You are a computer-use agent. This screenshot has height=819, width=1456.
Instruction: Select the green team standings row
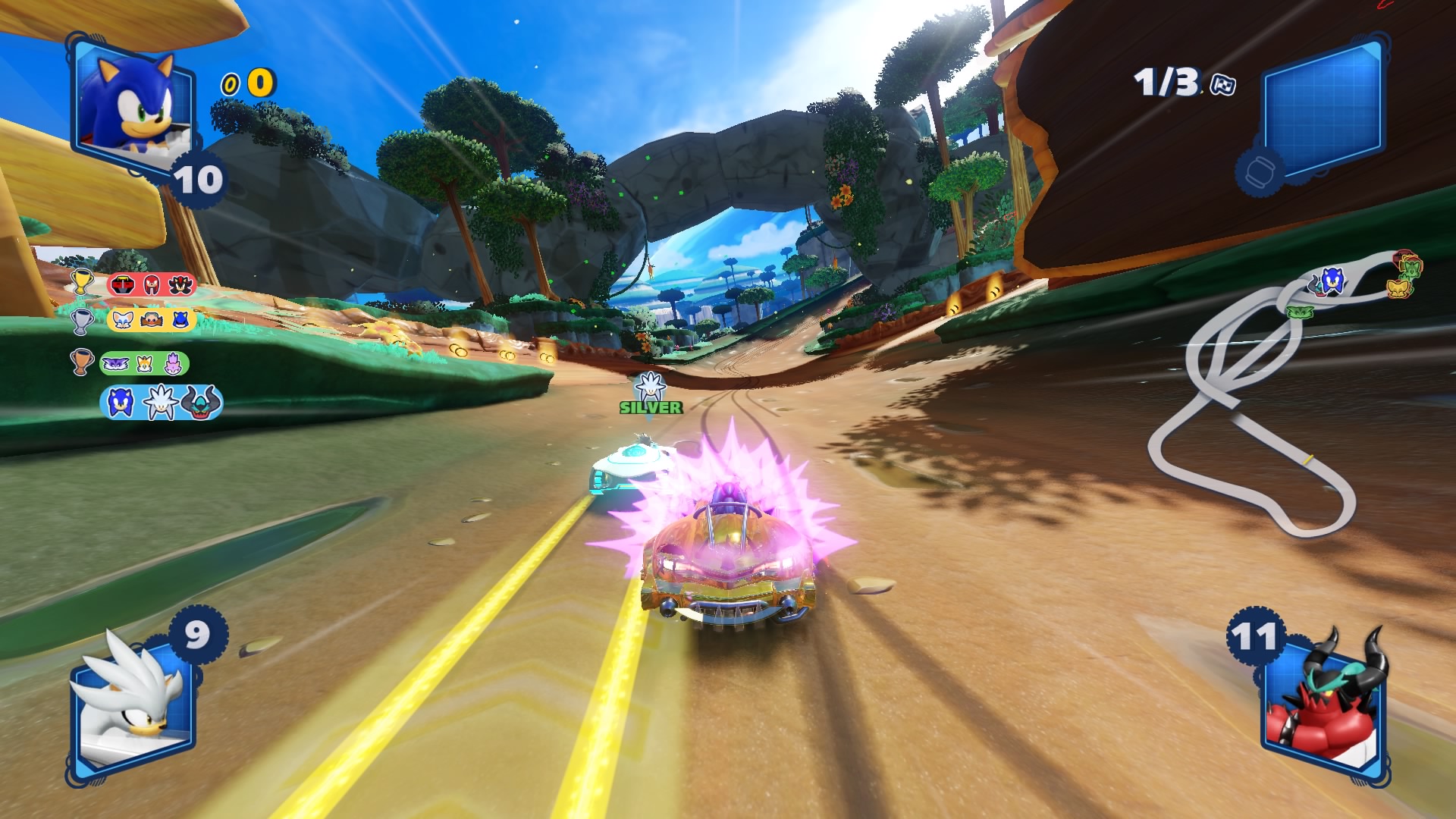click(x=144, y=363)
